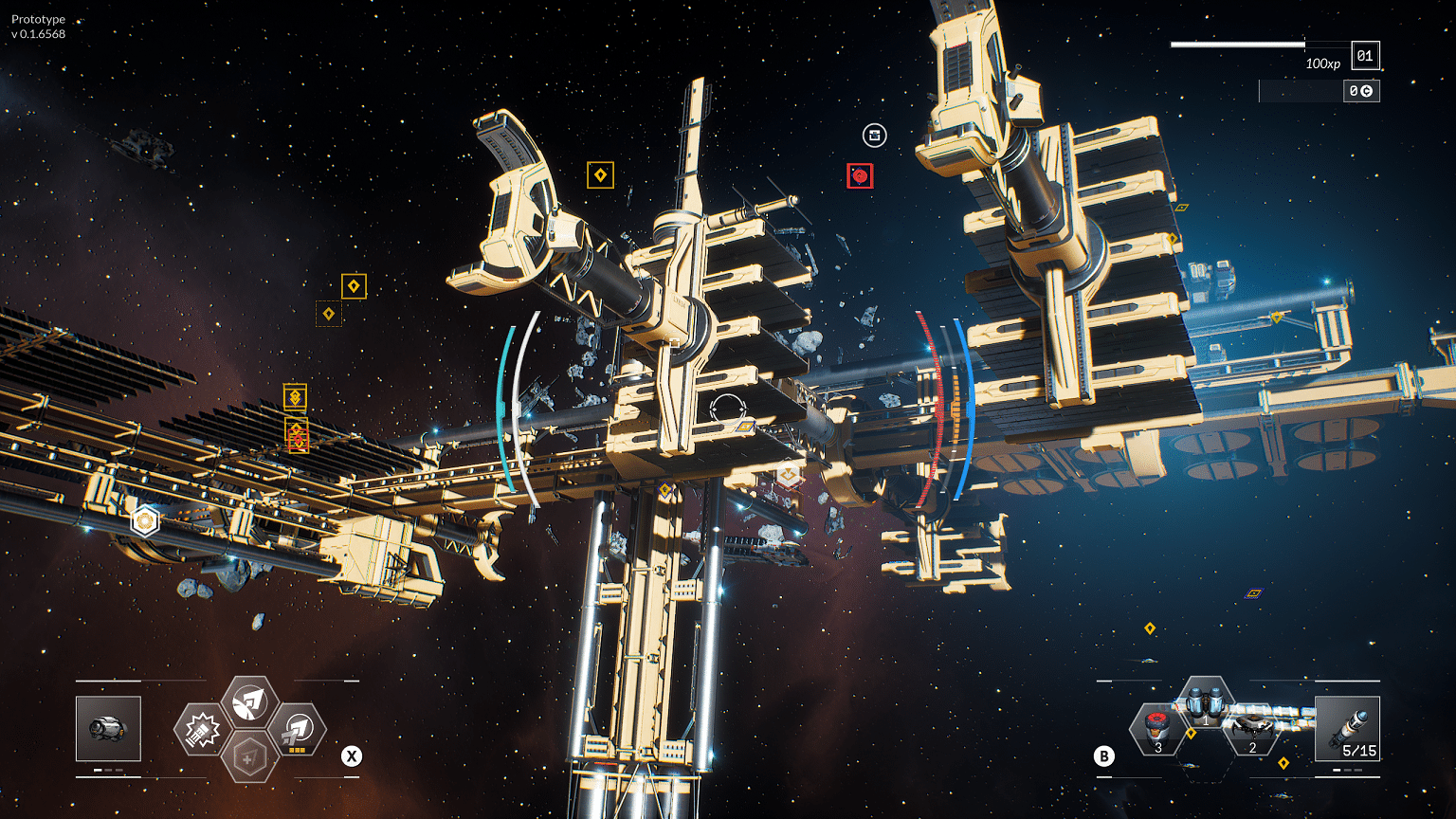Select the round white crate marker

point(874,136)
